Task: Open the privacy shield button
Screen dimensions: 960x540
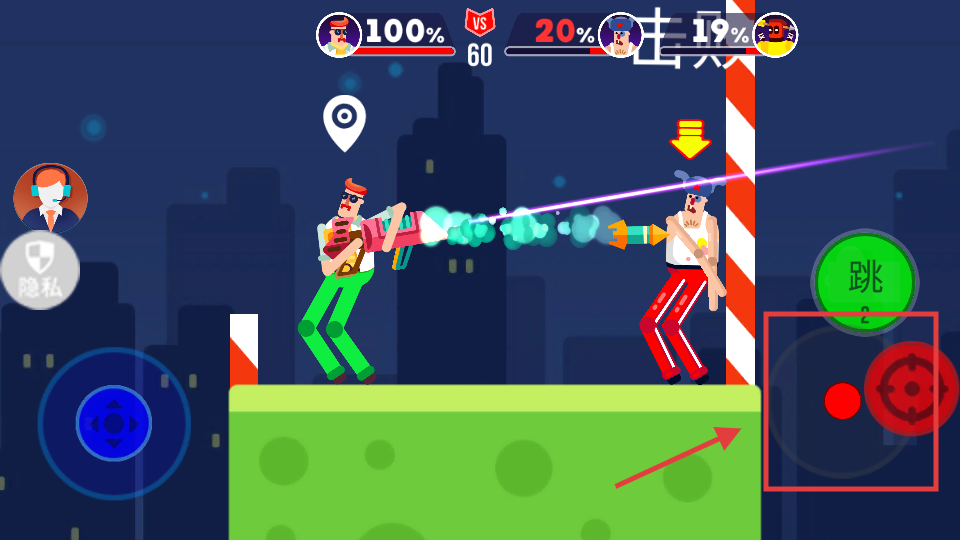Action: click(x=39, y=270)
